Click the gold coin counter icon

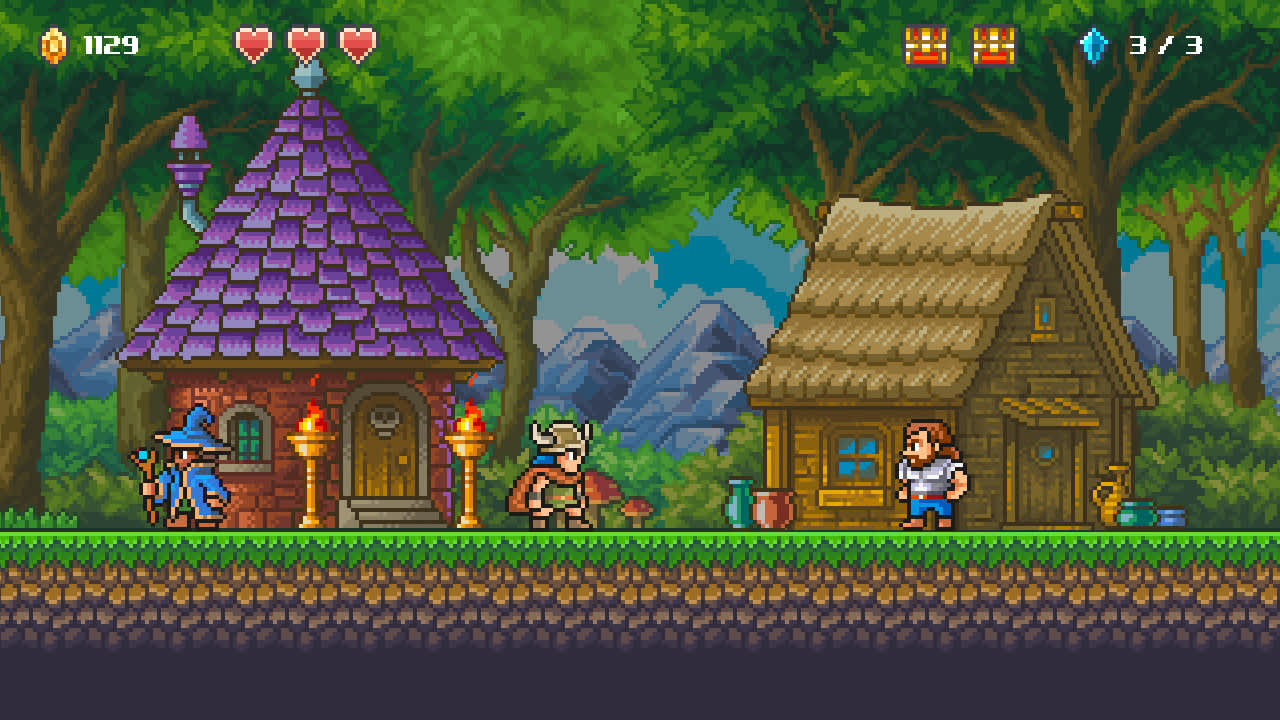click(52, 43)
